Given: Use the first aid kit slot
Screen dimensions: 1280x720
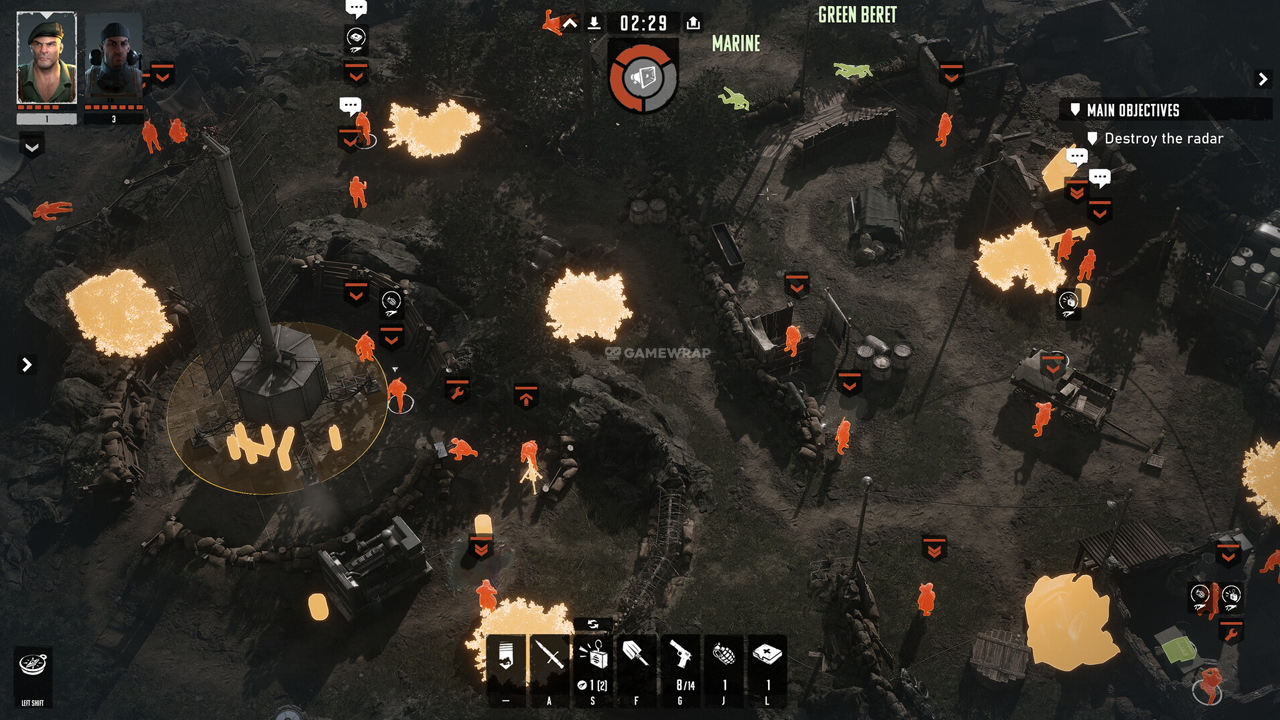Looking at the screenshot, I should 768,659.
